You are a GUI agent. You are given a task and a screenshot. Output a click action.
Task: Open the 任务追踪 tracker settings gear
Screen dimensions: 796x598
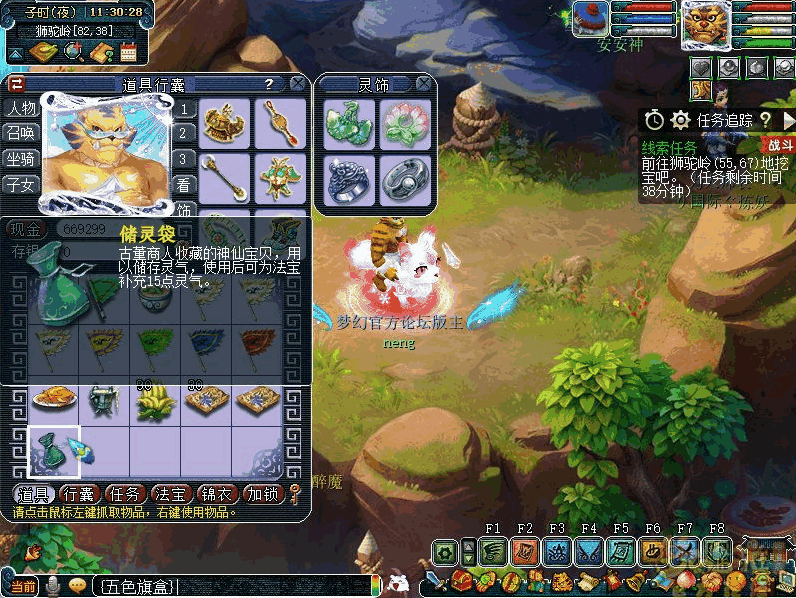(x=681, y=120)
